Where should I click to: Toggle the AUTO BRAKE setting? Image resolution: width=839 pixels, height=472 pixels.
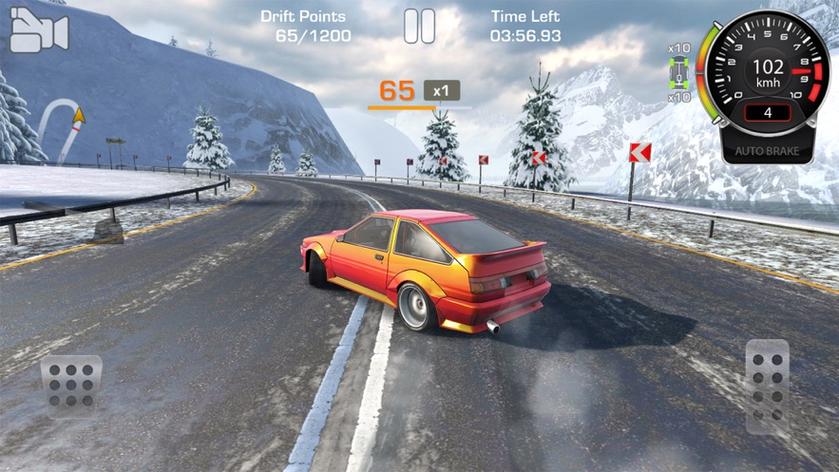(x=767, y=150)
